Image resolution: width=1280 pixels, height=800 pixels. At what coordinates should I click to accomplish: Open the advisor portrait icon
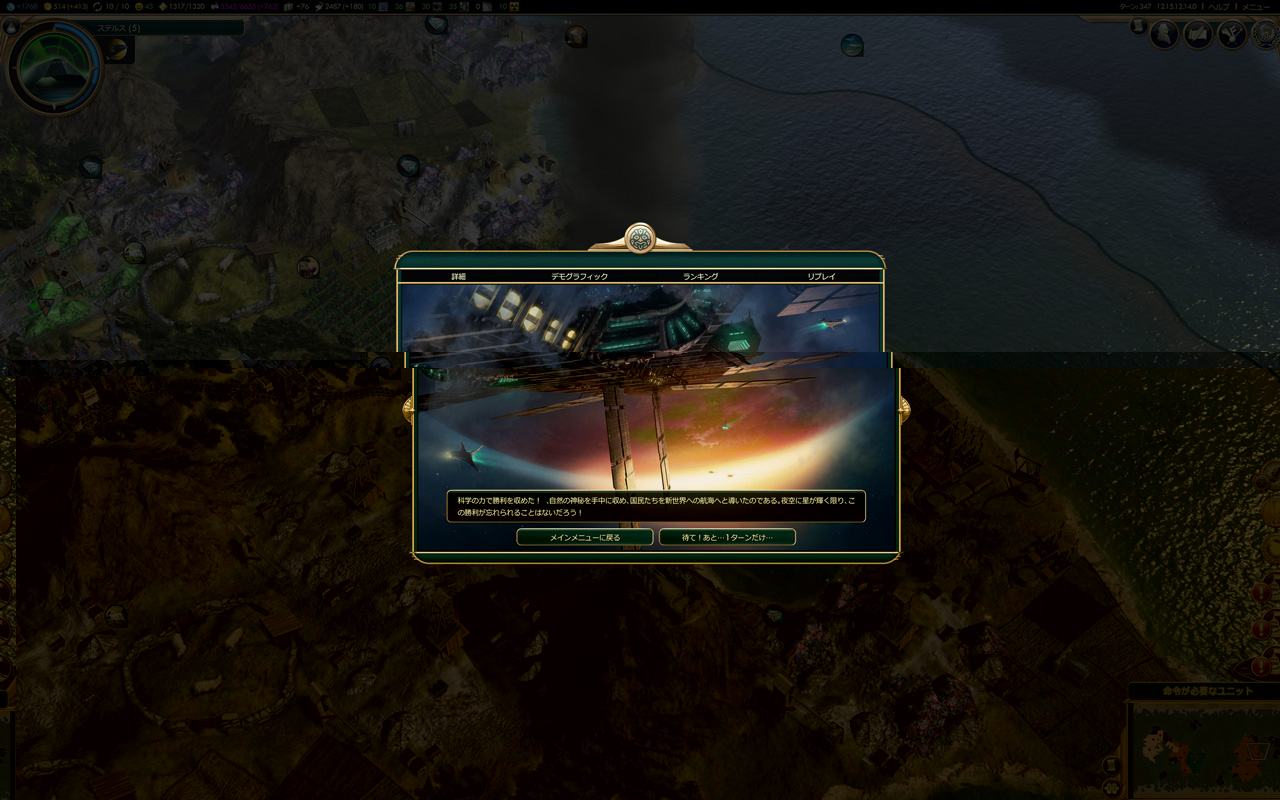pyautogui.click(x=1164, y=35)
